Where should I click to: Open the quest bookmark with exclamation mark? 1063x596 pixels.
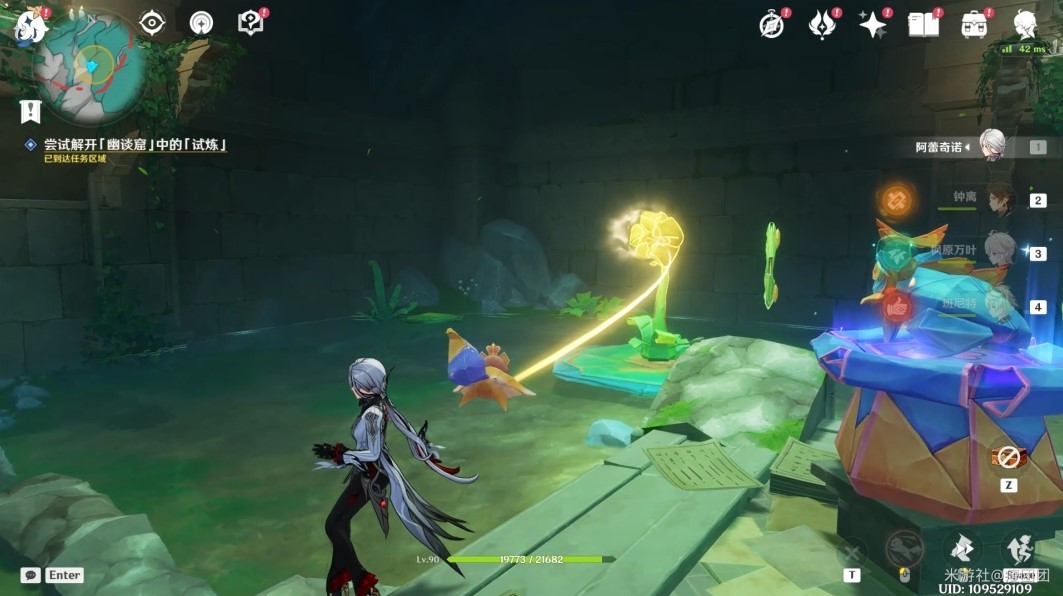tap(31, 110)
